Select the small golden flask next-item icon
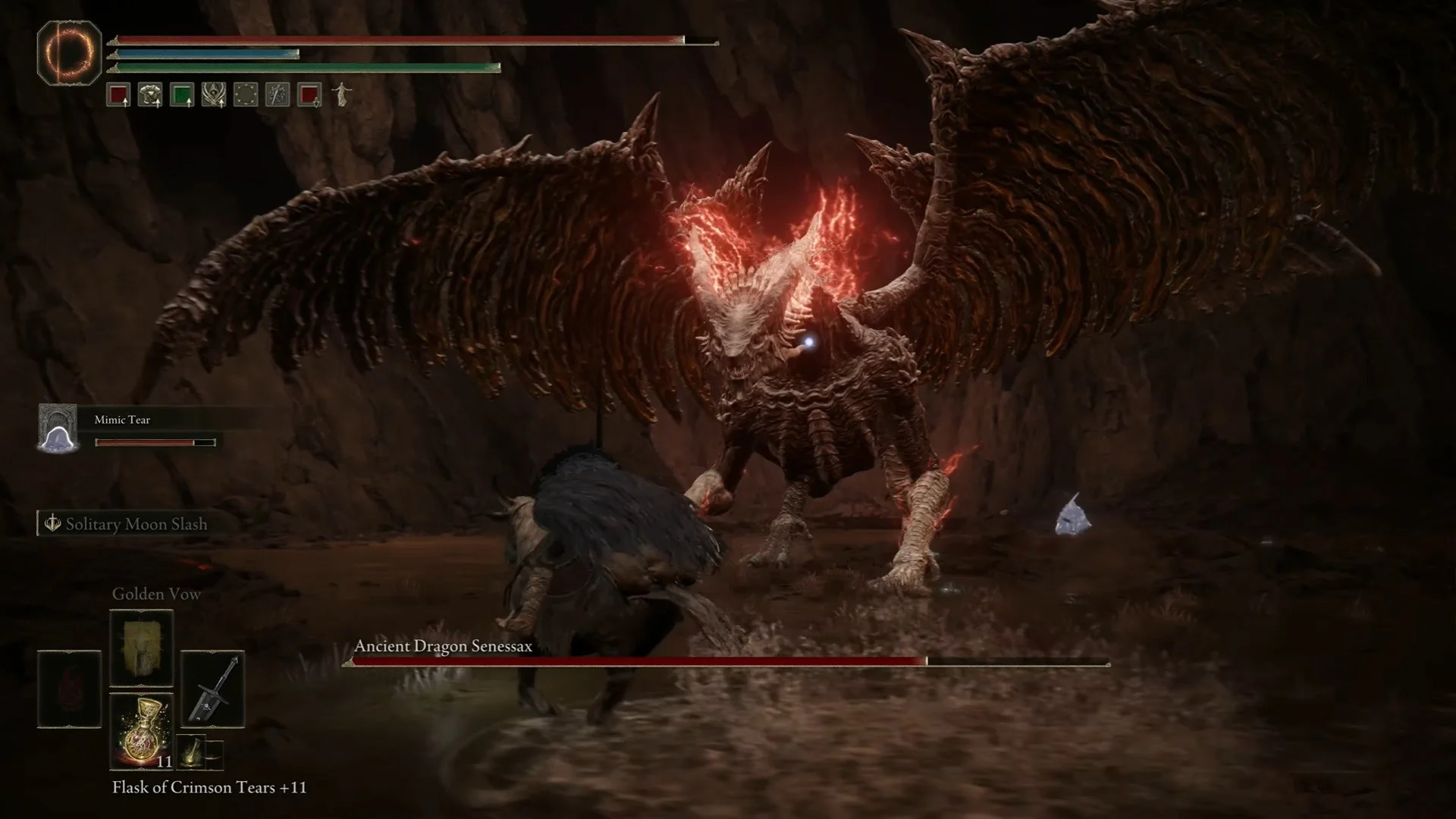The image size is (1456, 819). point(191,752)
